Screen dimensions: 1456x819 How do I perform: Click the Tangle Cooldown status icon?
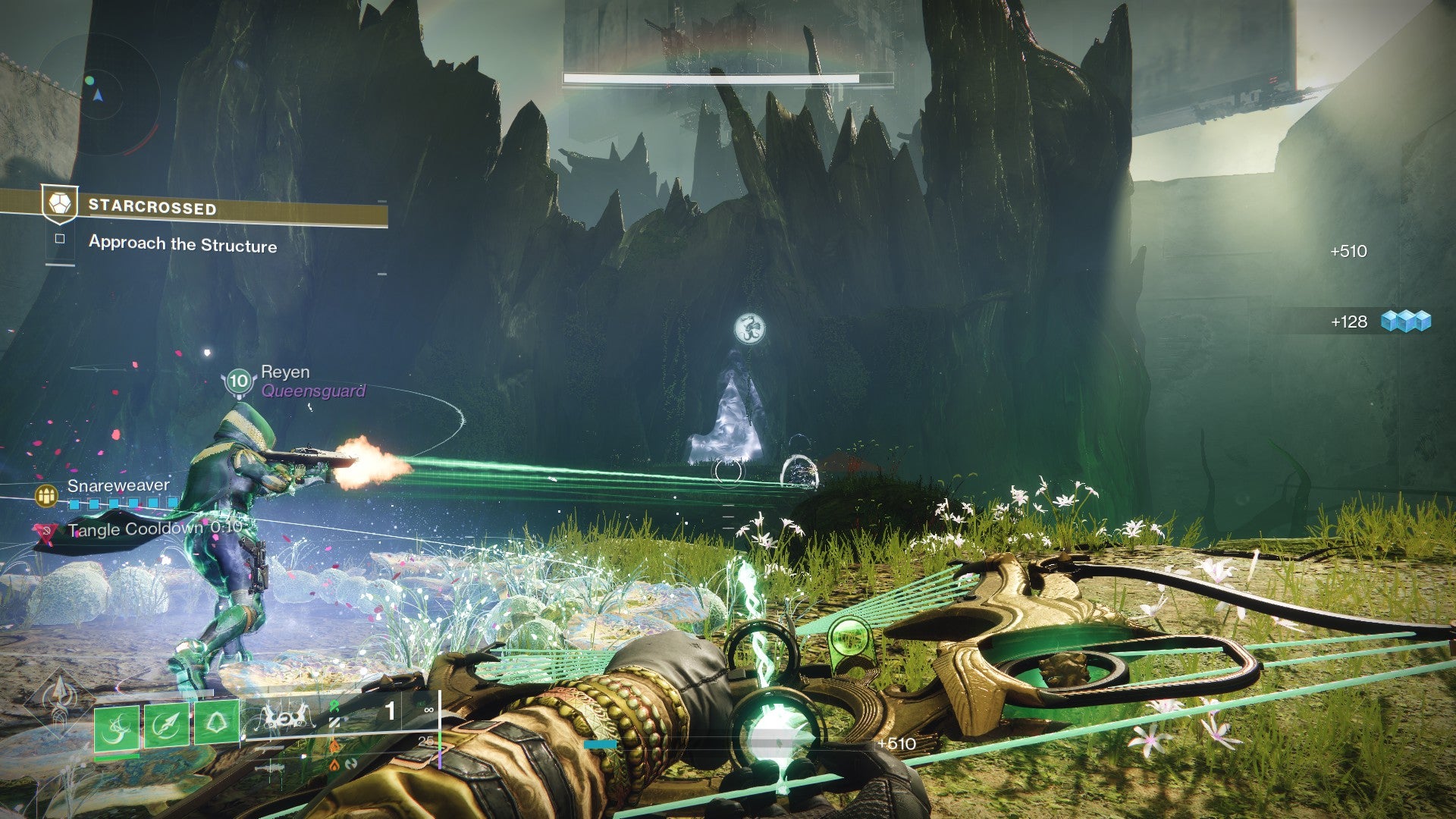(45, 532)
